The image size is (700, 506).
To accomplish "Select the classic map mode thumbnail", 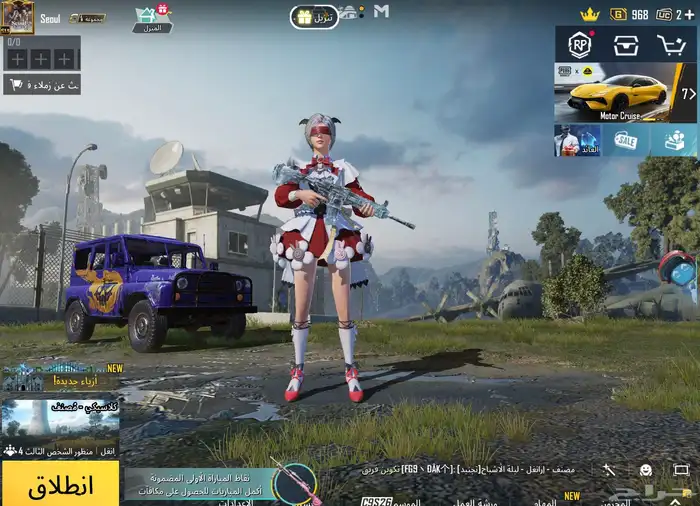I will 60,421.
